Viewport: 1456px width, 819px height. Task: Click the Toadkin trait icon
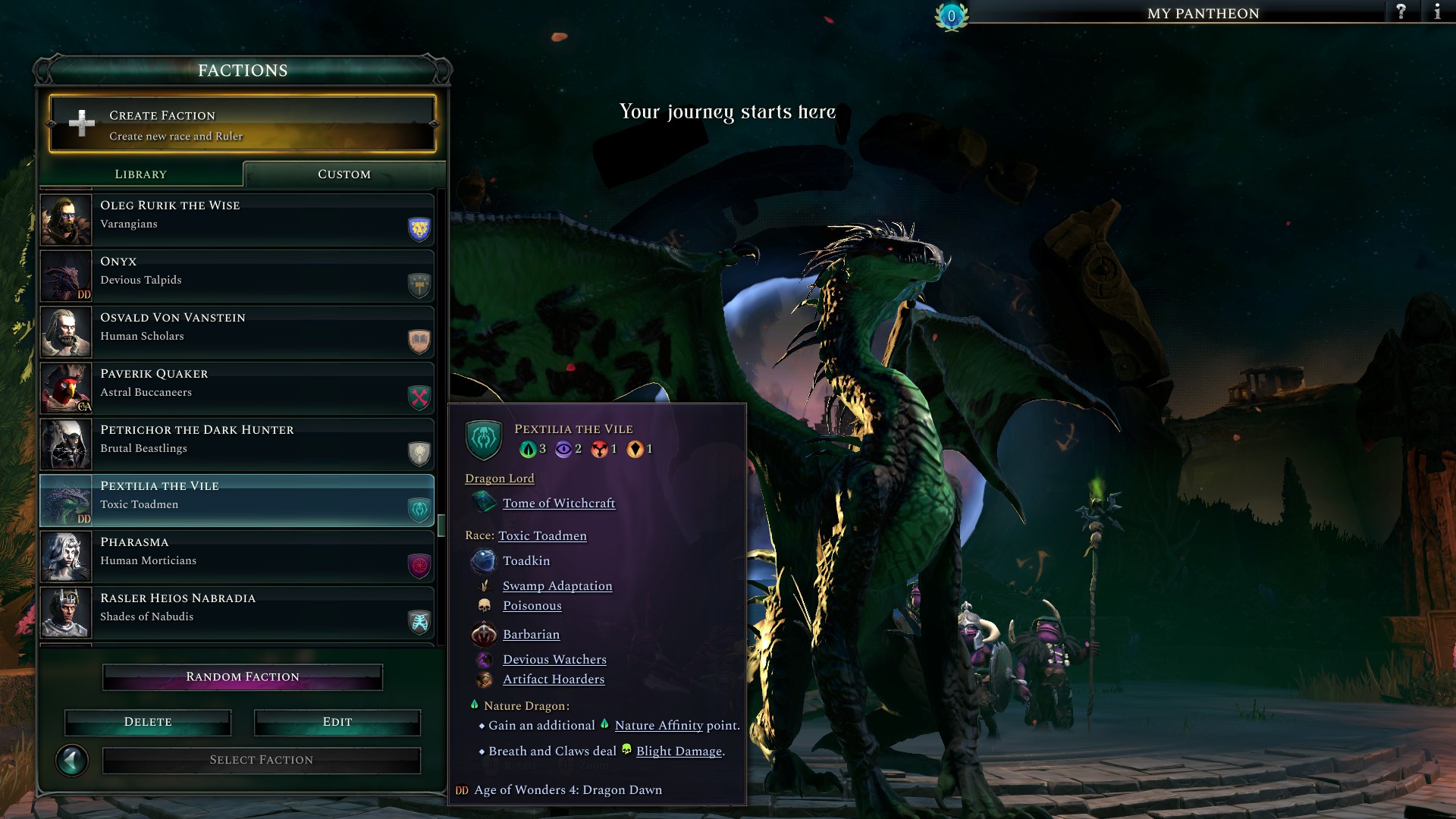484,560
